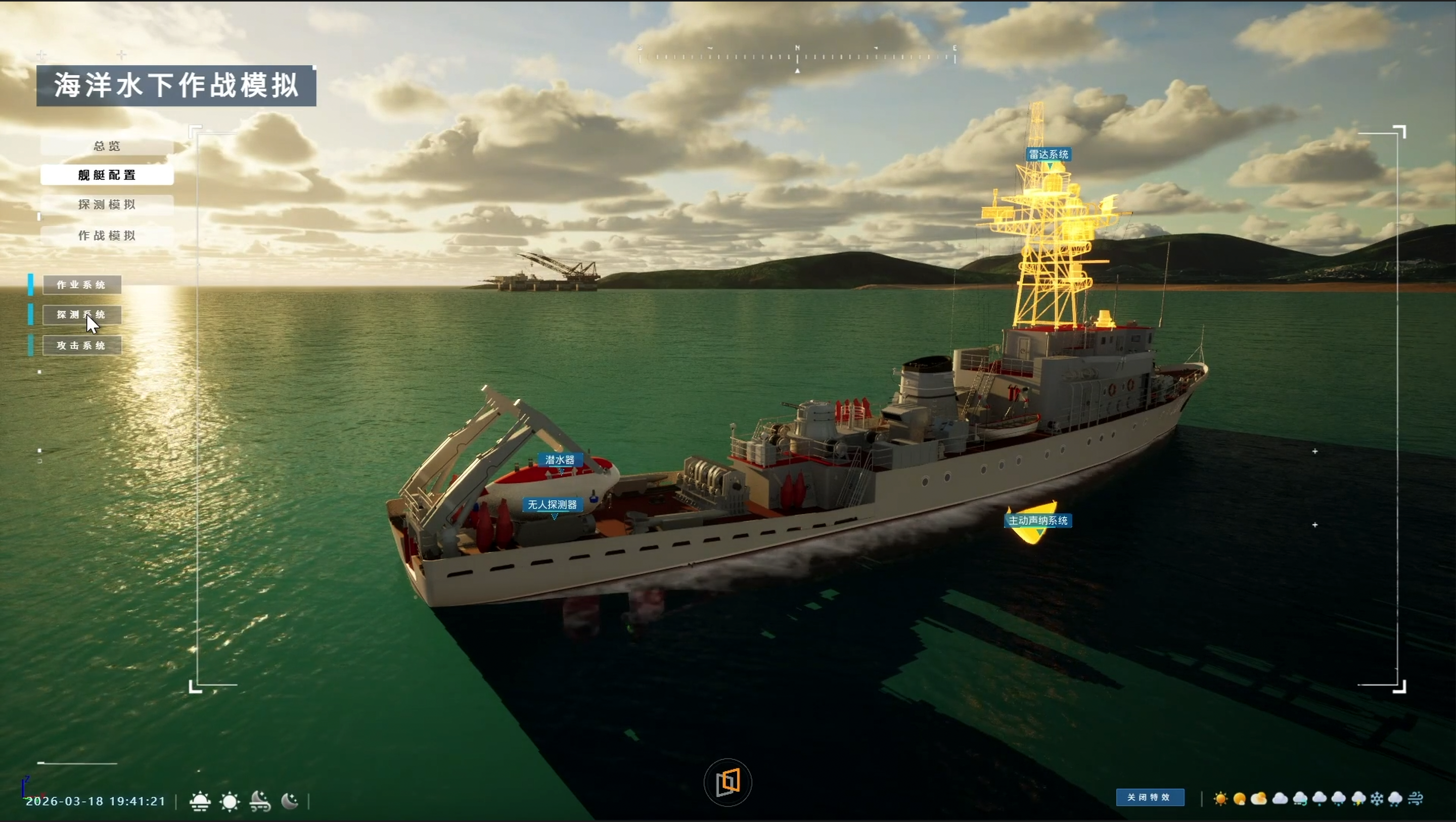This screenshot has height=822, width=1456.
Task: Pick the orange sunny weather icon
Action: pyautogui.click(x=1220, y=799)
